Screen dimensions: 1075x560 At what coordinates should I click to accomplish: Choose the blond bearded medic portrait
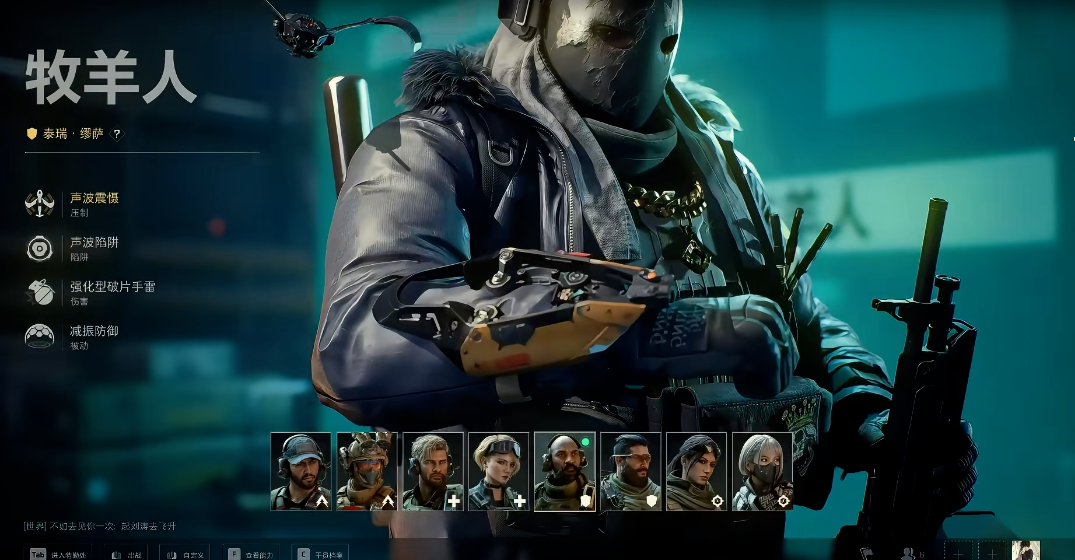pyautogui.click(x=433, y=471)
